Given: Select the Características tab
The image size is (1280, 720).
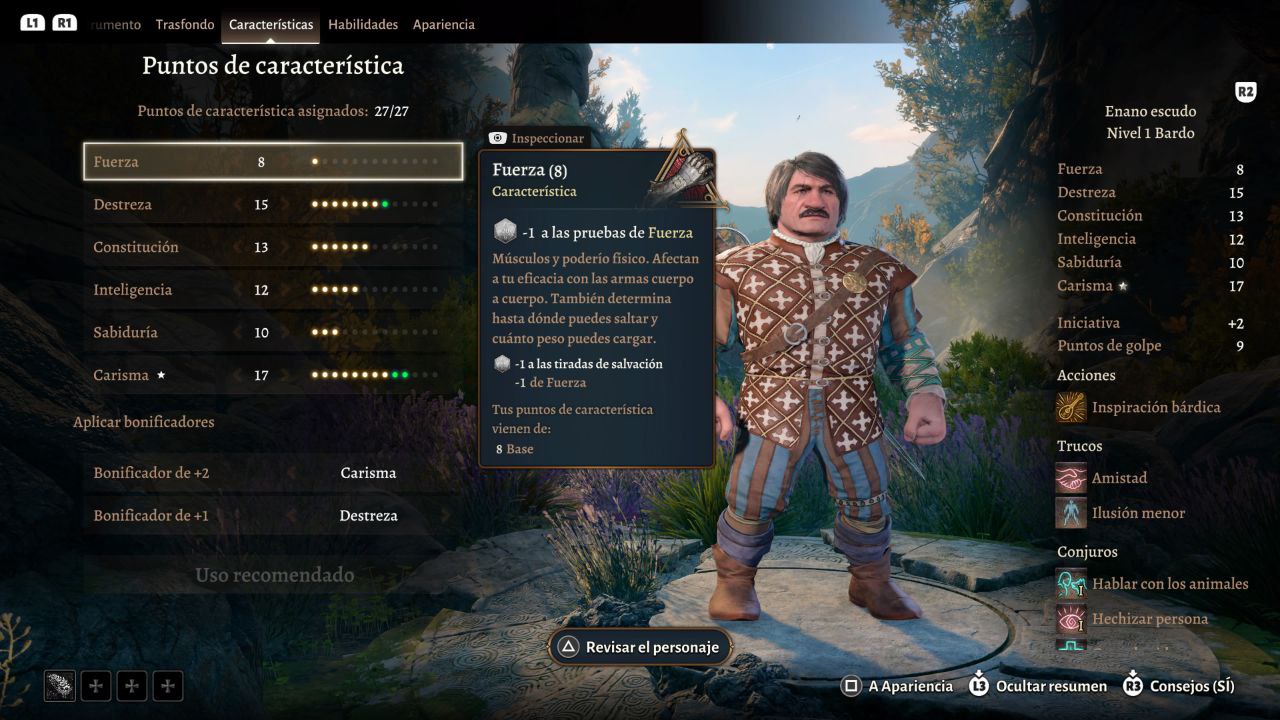Looking at the screenshot, I should pyautogui.click(x=271, y=24).
